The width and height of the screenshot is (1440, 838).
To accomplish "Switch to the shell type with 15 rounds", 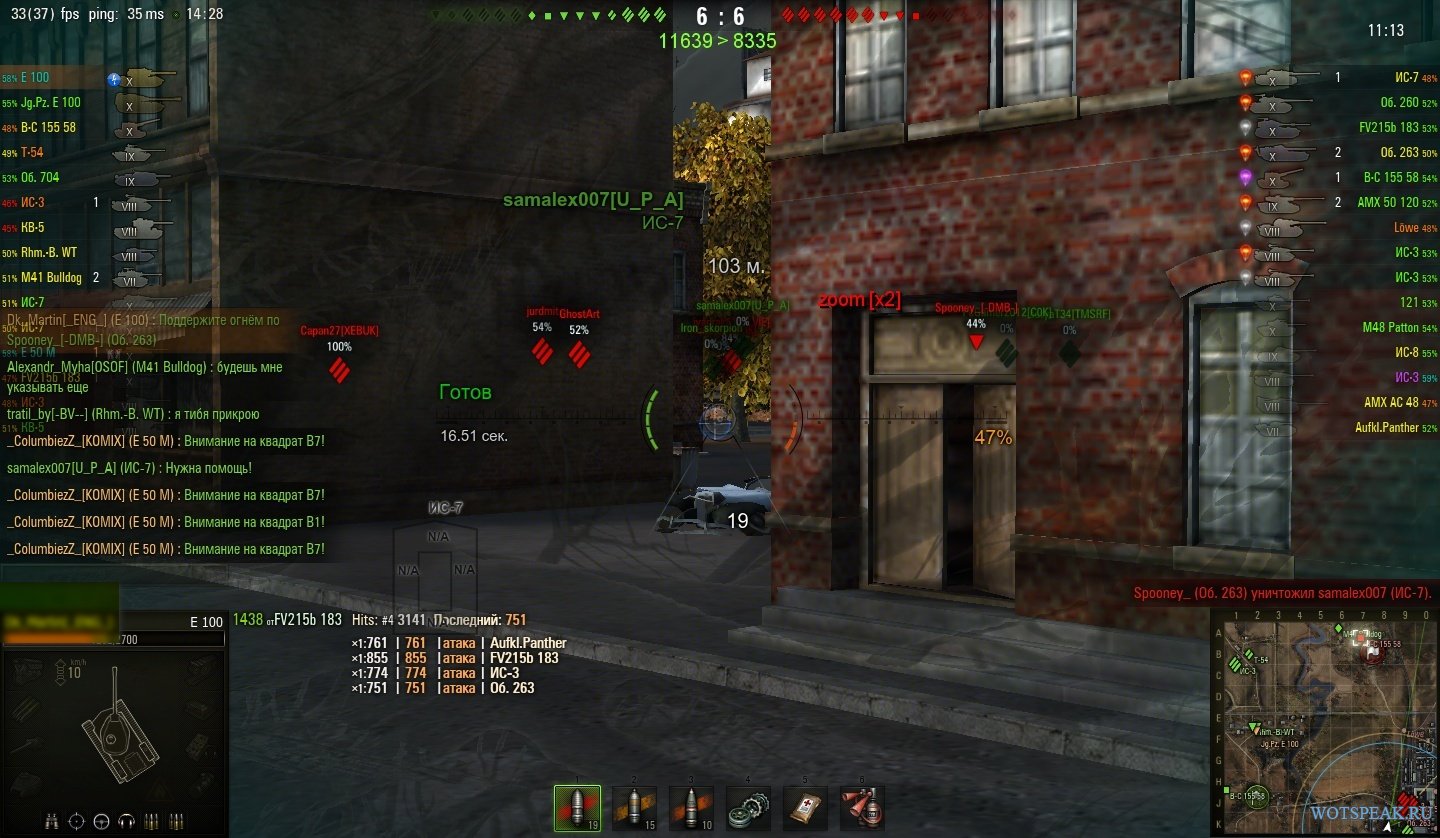I will [x=633, y=808].
